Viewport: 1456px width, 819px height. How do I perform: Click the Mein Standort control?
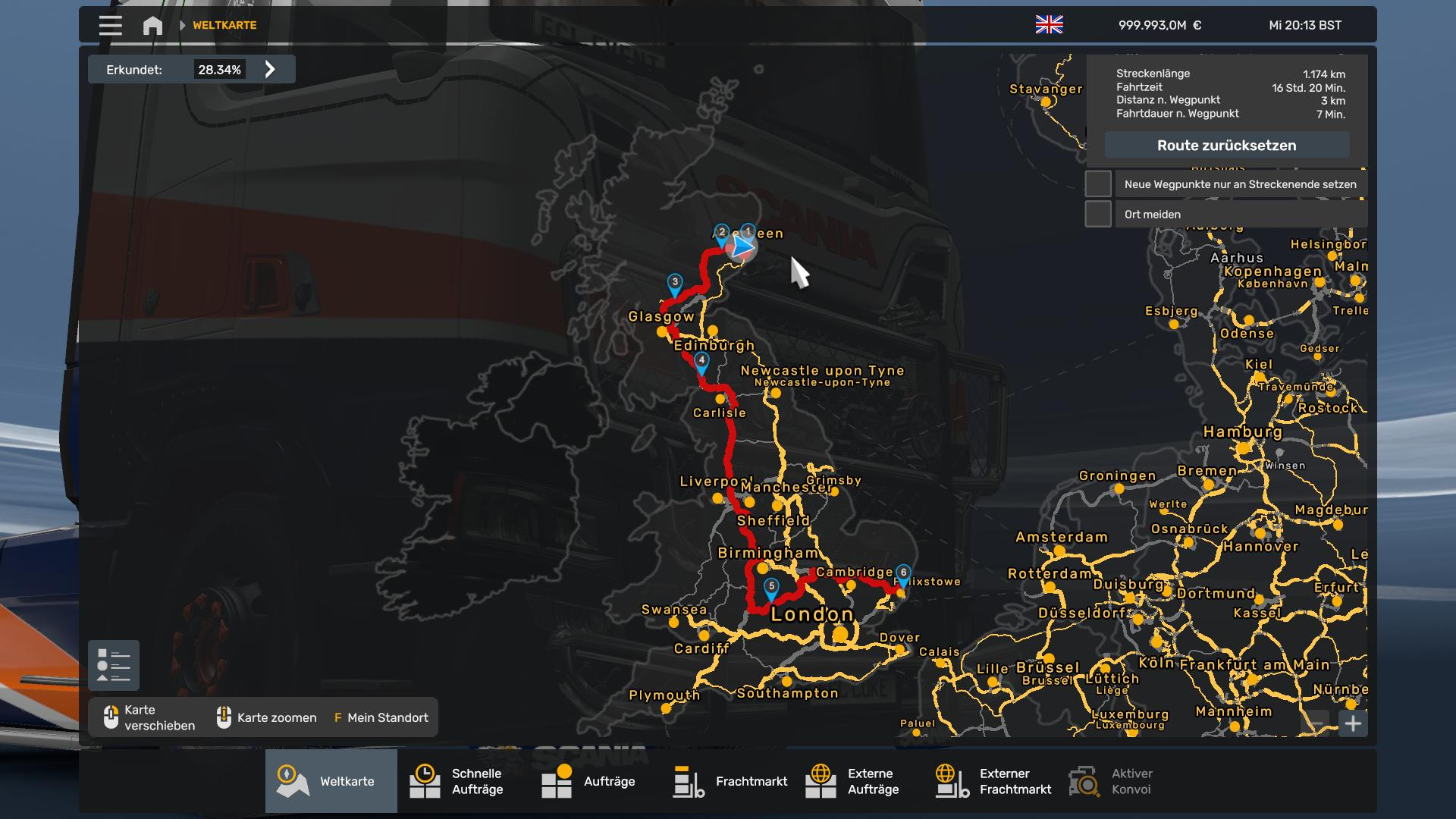[x=381, y=717]
